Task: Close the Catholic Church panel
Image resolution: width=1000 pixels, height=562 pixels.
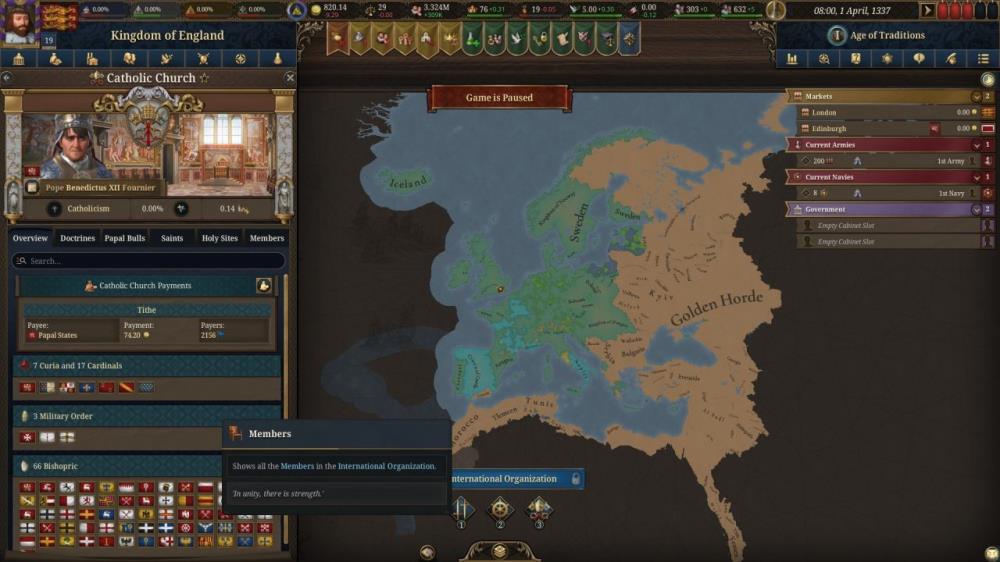Action: click(290, 78)
